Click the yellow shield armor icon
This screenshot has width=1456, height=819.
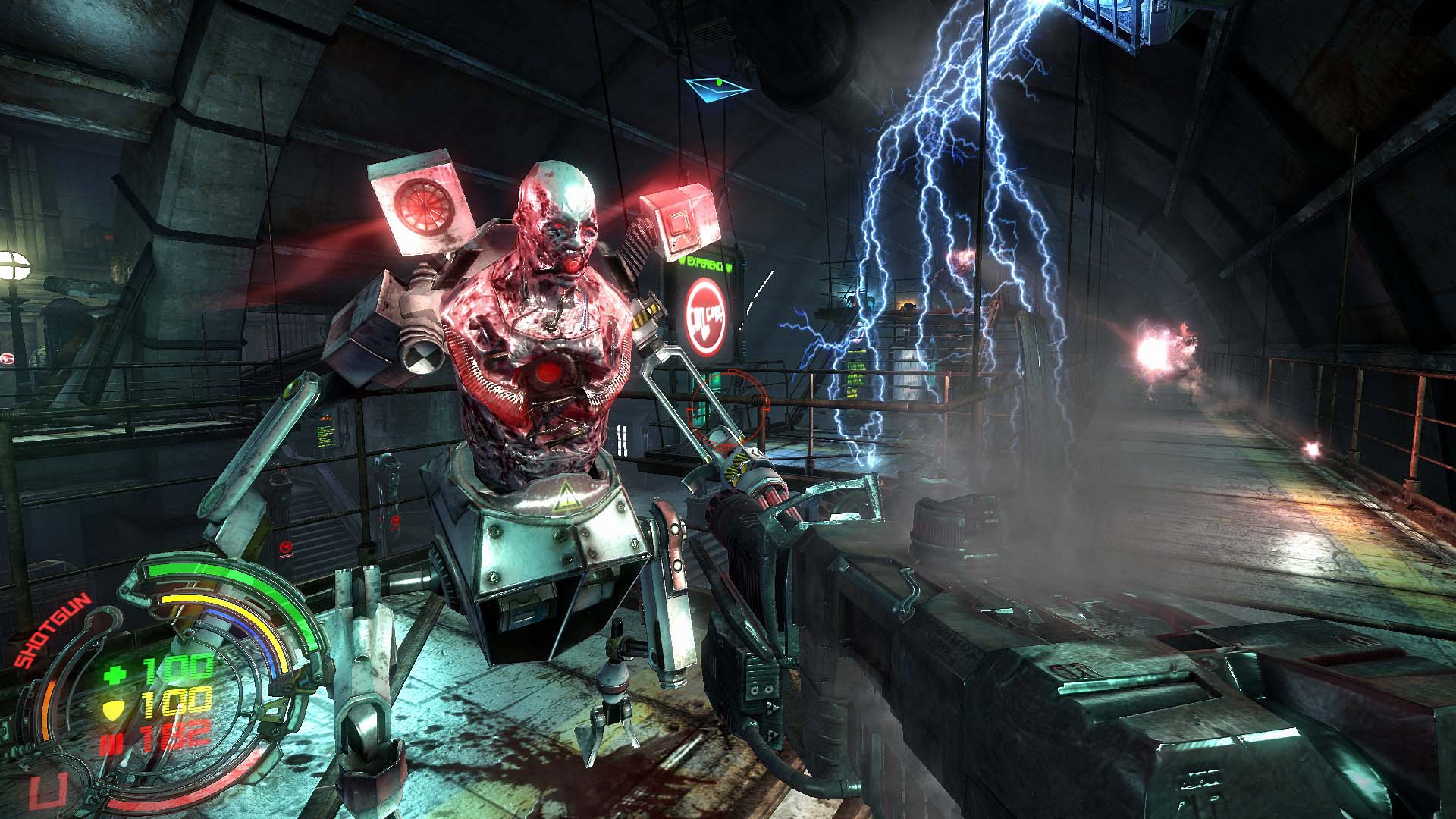(x=114, y=709)
